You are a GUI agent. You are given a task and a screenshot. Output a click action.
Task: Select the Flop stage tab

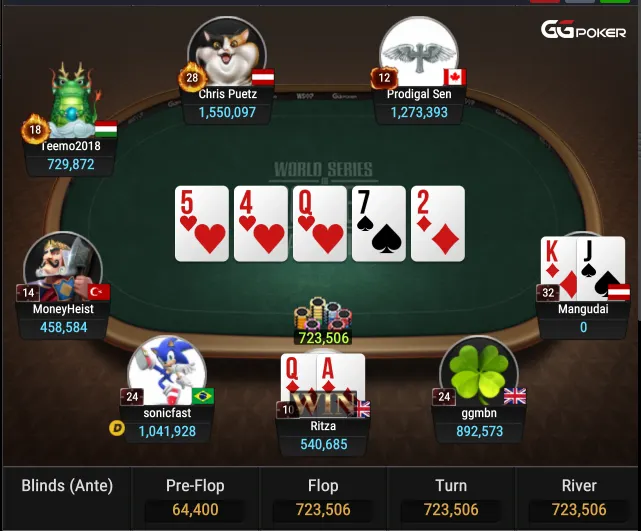[322, 498]
